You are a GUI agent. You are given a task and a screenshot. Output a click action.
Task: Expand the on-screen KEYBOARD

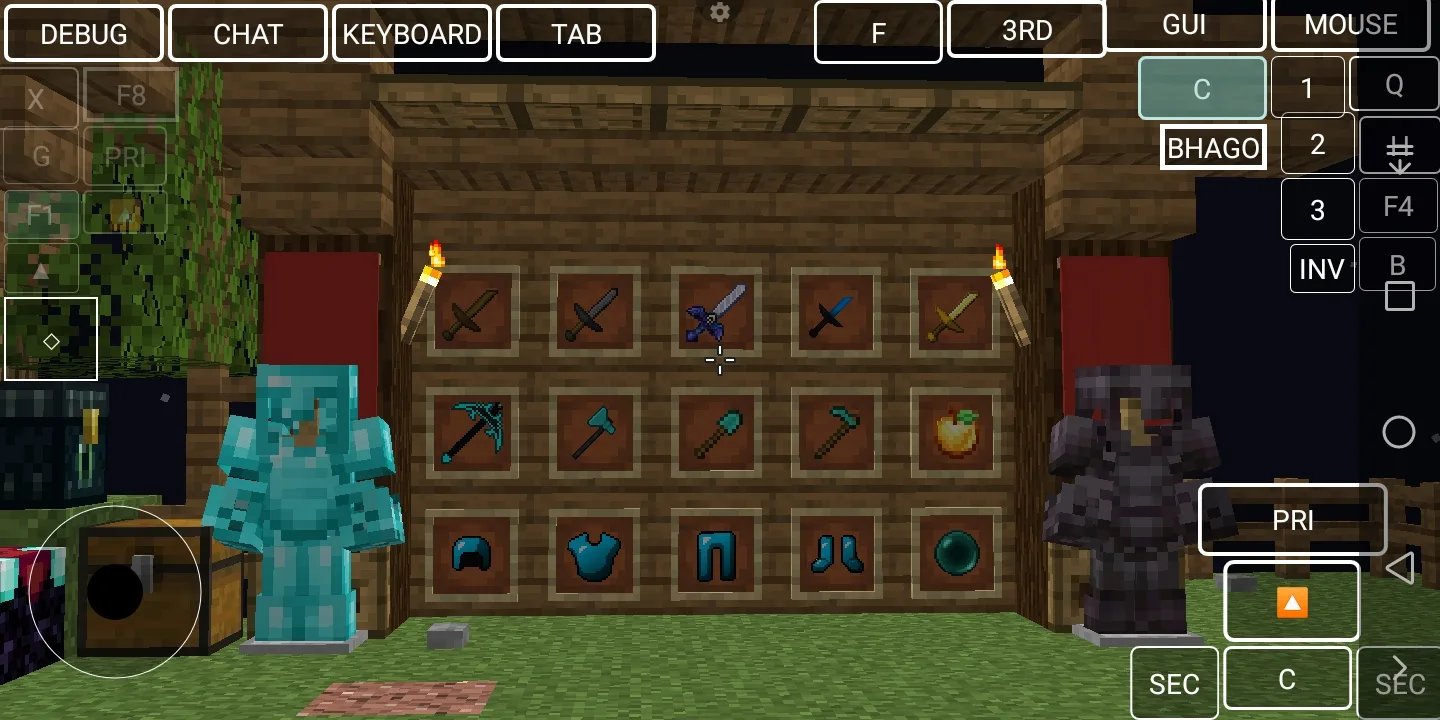[x=412, y=34]
